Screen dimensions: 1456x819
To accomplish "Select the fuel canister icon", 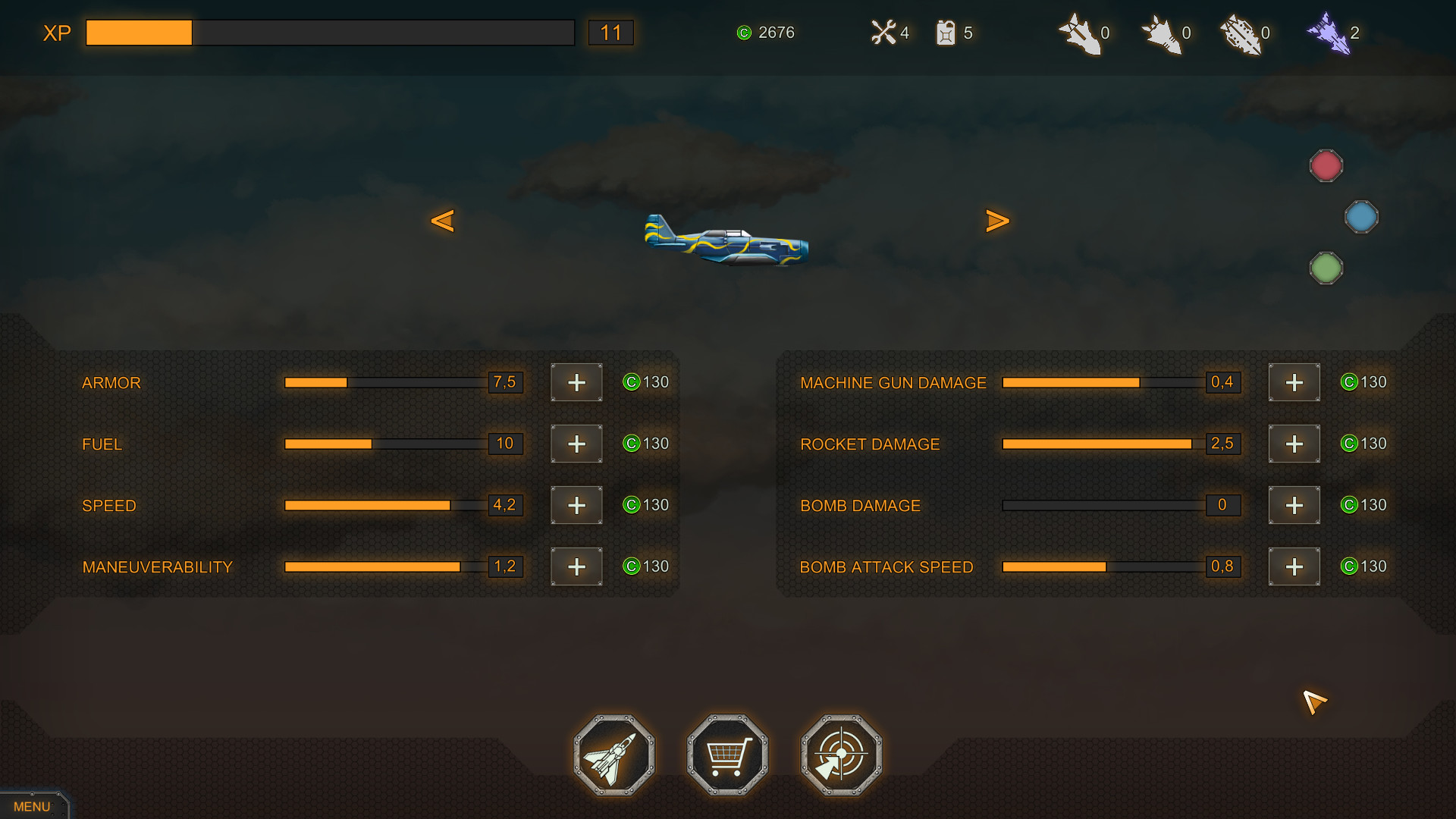I will click(x=946, y=33).
